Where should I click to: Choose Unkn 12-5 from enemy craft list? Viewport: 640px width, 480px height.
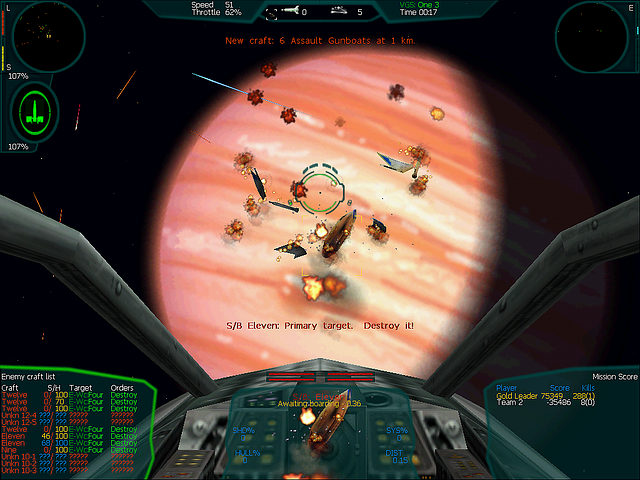20,421
